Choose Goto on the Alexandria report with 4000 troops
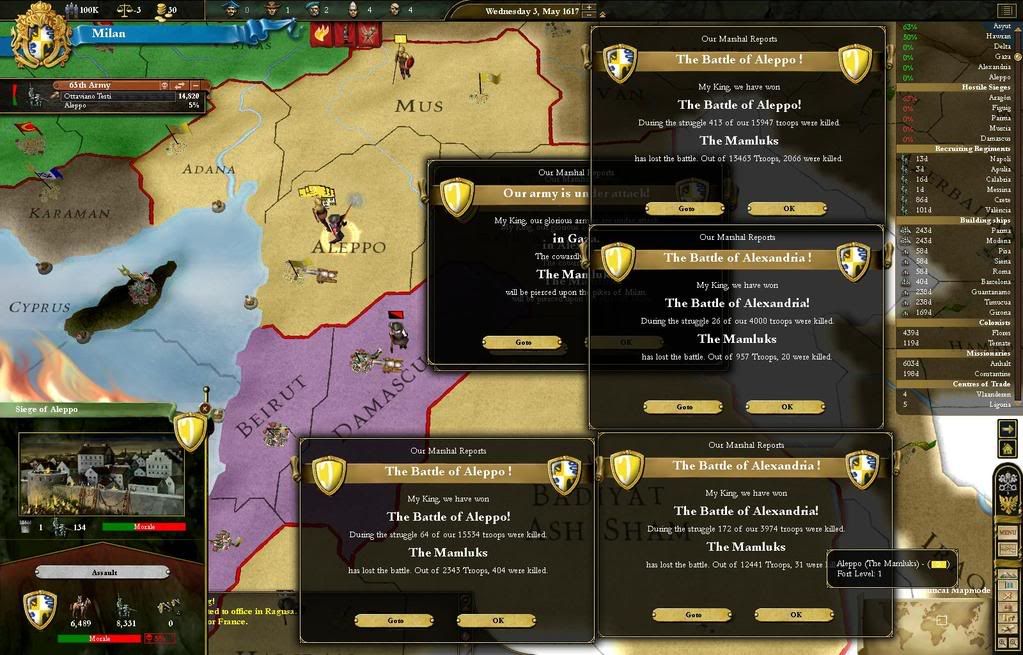 point(684,407)
